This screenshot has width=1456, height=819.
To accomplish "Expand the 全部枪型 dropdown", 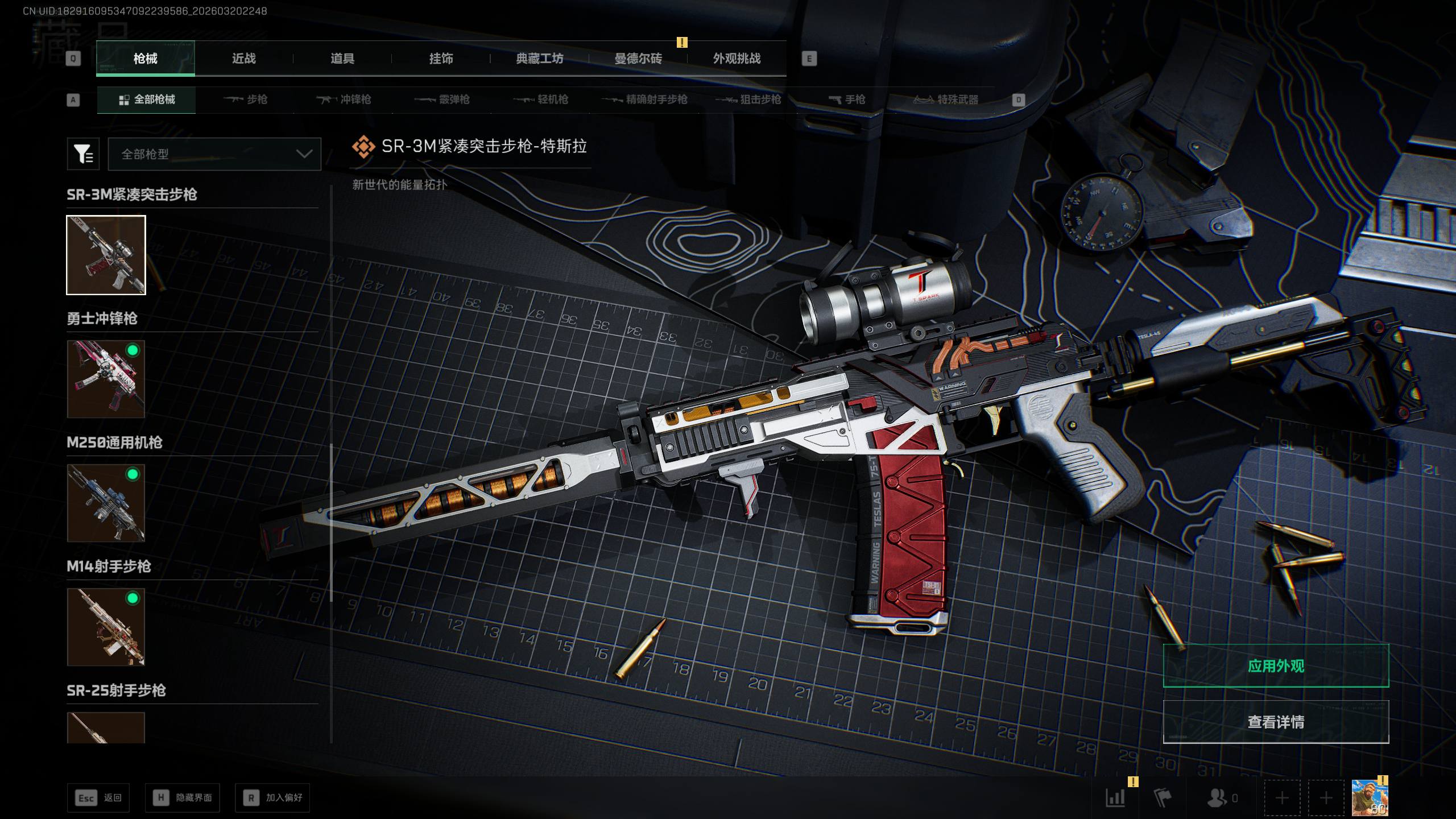I will [x=214, y=154].
